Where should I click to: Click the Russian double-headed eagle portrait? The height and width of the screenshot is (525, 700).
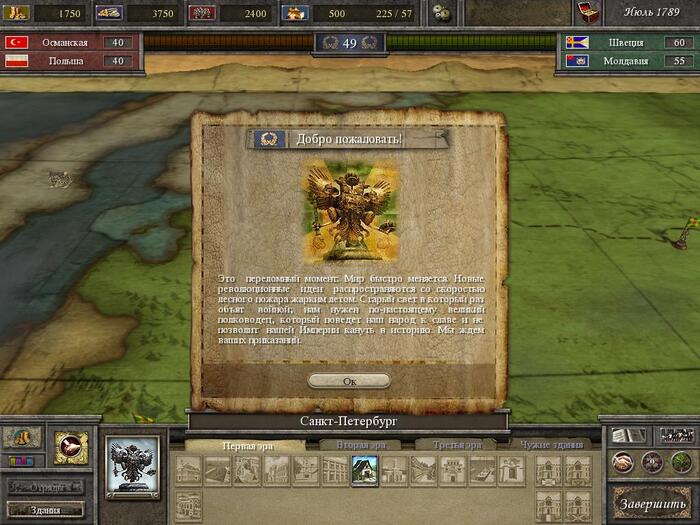133,466
